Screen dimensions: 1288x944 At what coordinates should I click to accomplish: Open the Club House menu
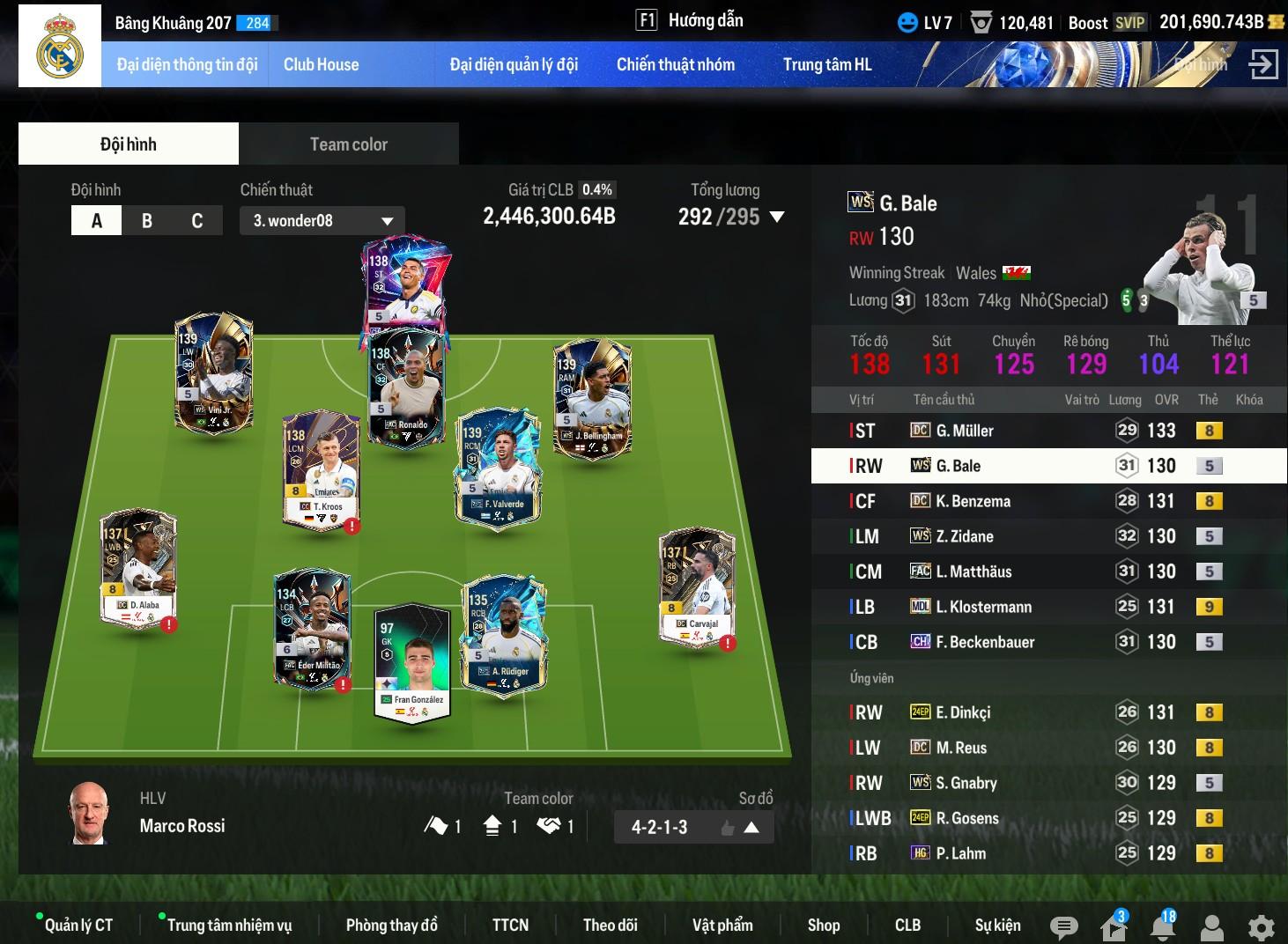pos(321,64)
